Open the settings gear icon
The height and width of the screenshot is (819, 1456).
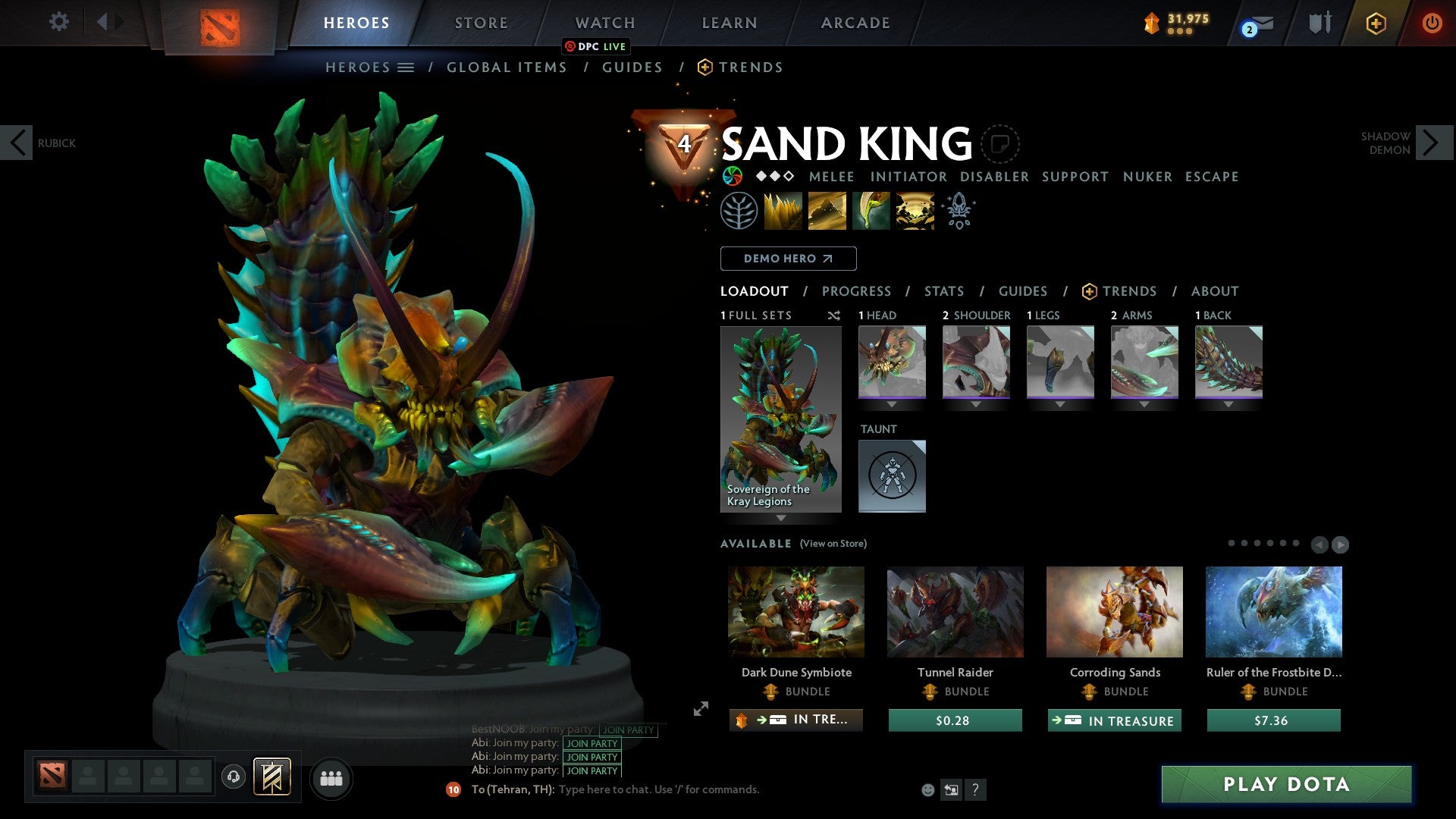[x=59, y=22]
